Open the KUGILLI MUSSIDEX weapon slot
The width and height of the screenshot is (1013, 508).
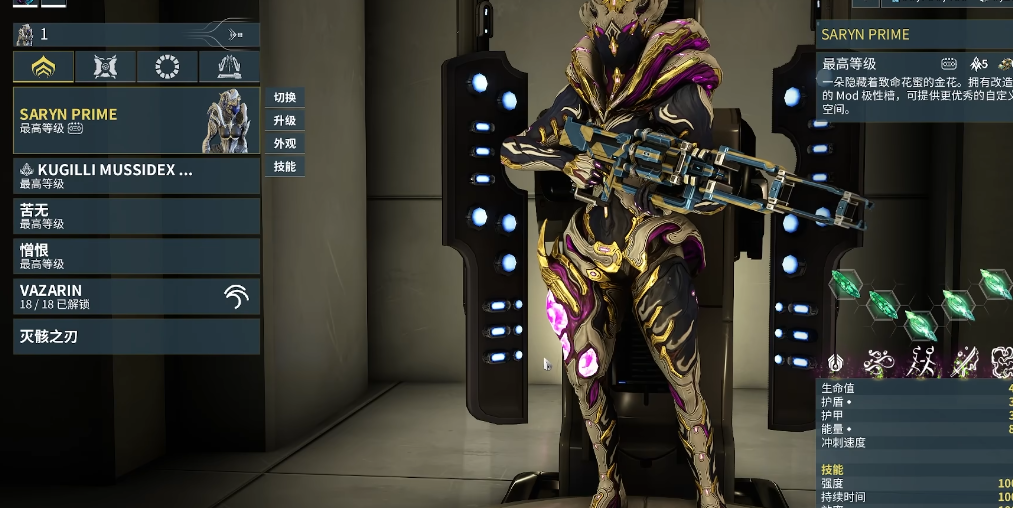(136, 176)
